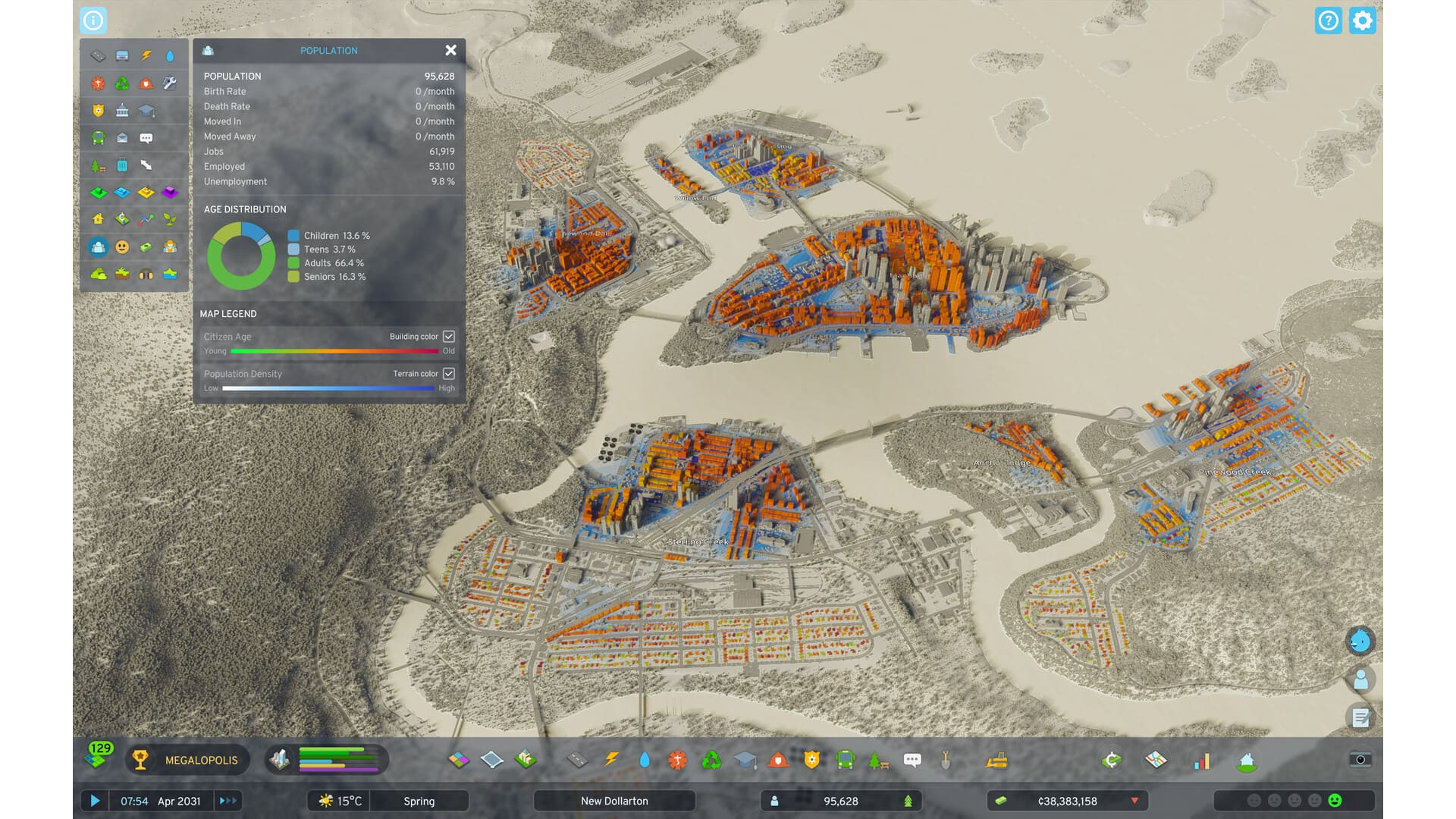The image size is (1456, 819).
Task: Open the zone demand bars panel
Action: (x=327, y=760)
